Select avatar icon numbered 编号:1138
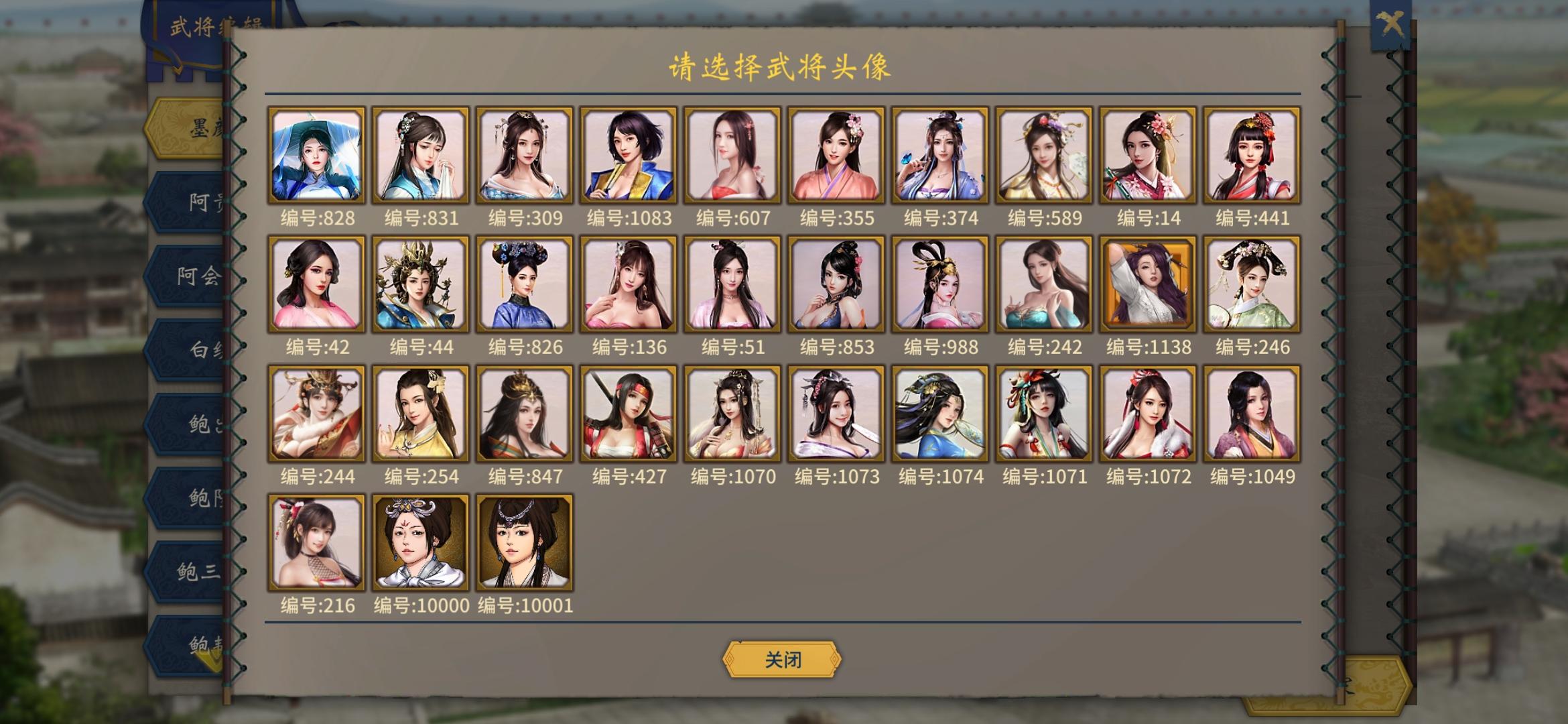The height and width of the screenshot is (724, 1568). [1148, 284]
